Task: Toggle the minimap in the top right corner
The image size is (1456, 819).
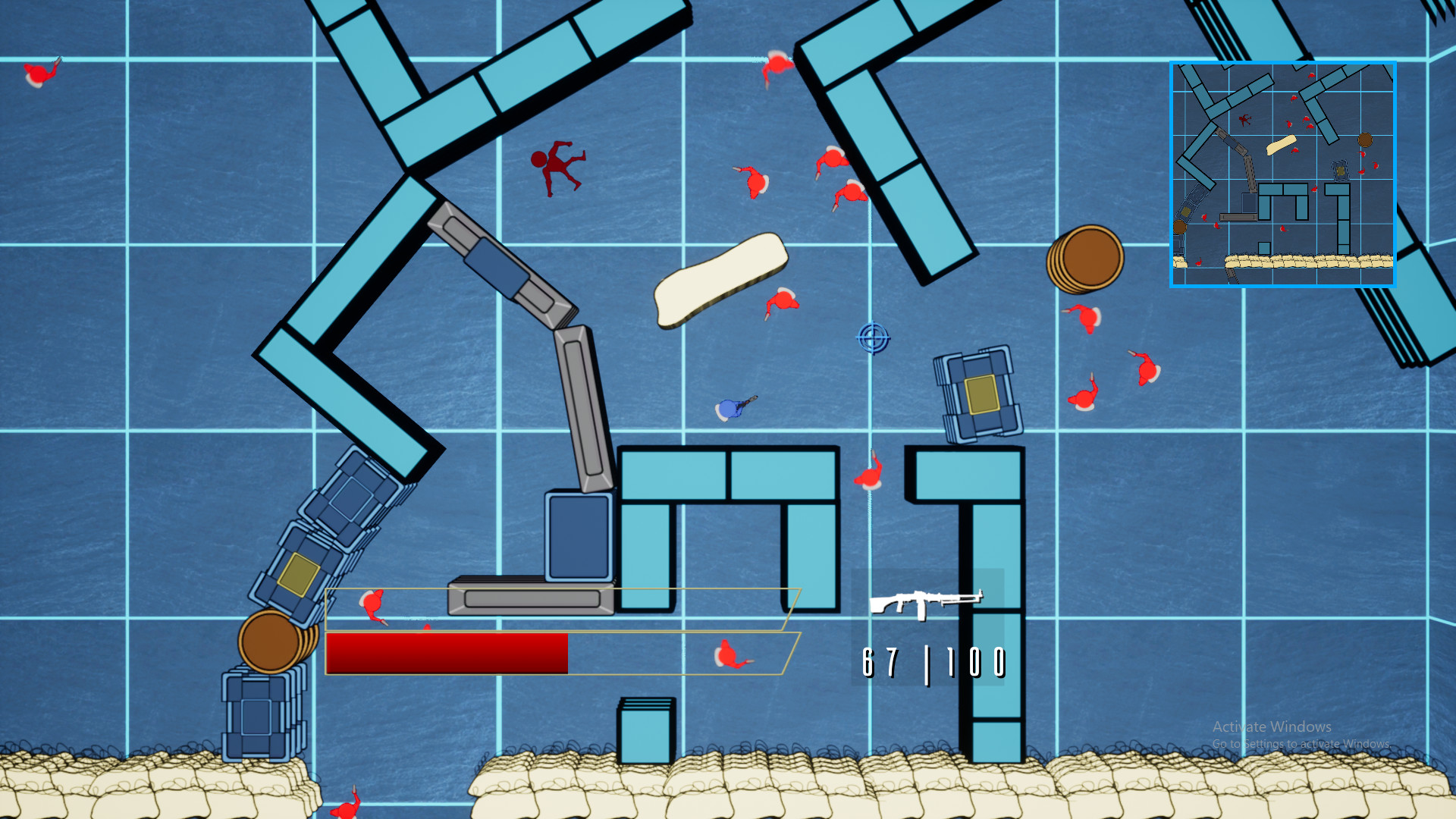Action: click(1283, 172)
